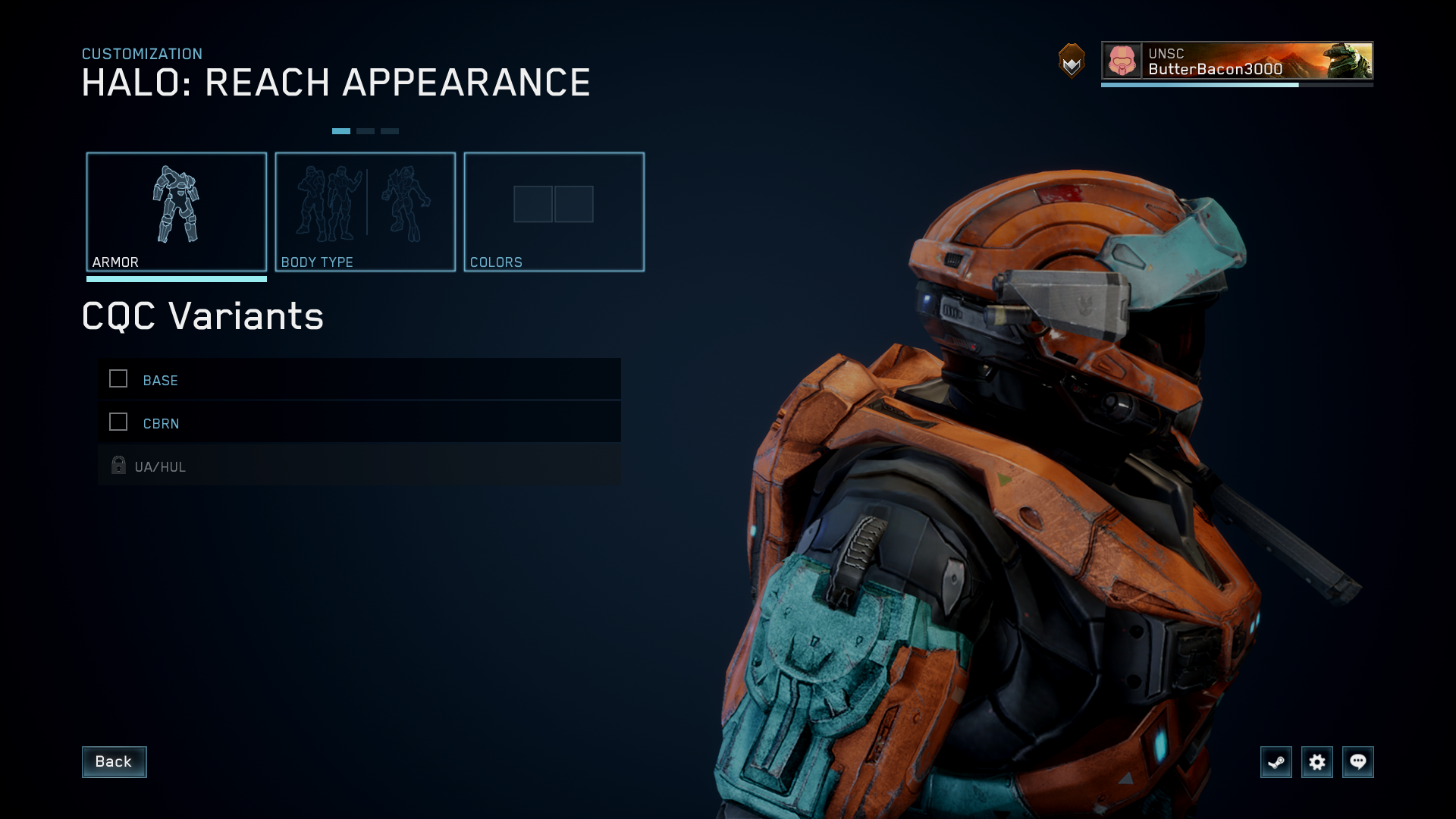
Task: Select the Armor category tile
Action: click(x=176, y=212)
